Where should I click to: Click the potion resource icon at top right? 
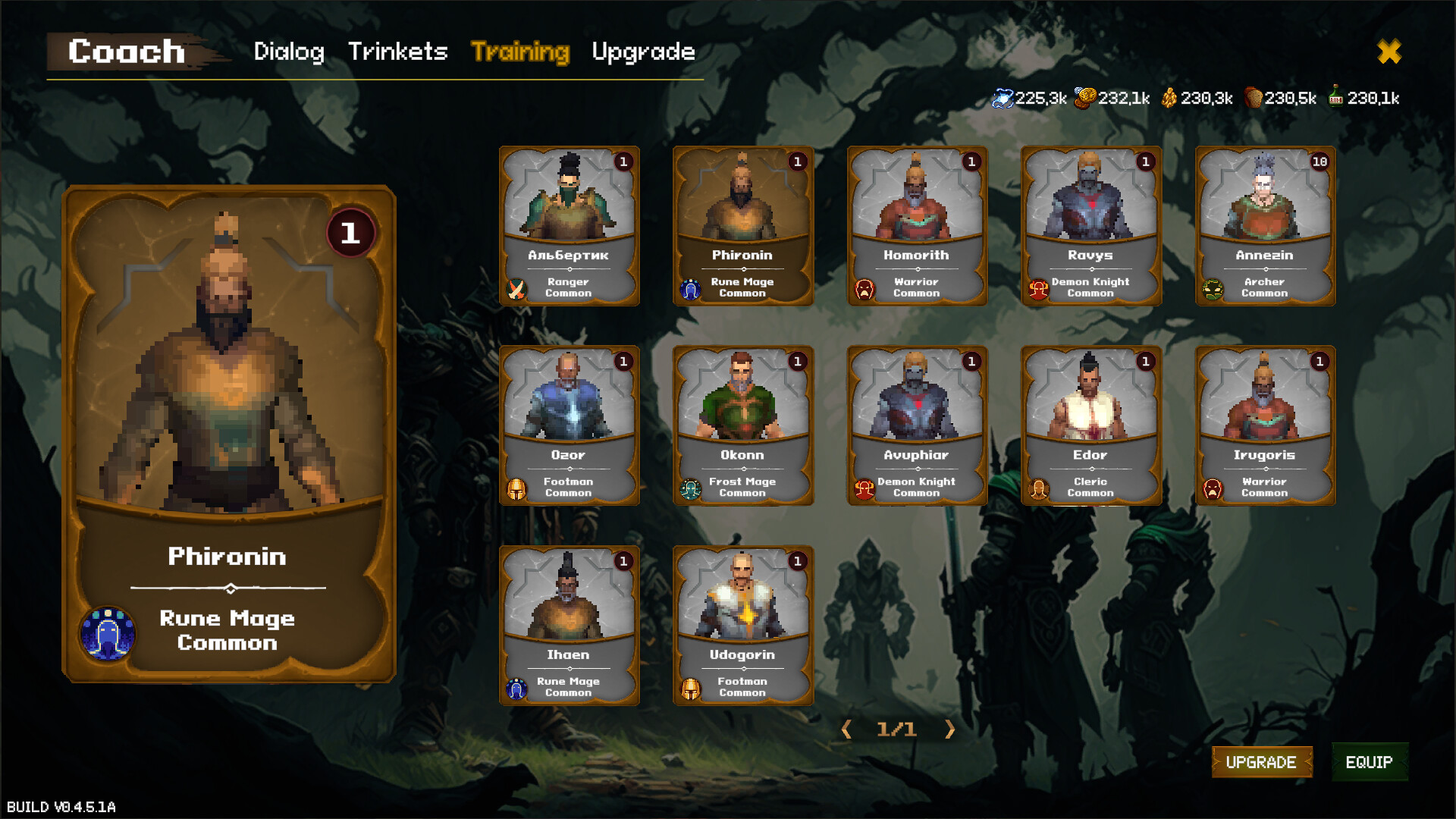1335,97
